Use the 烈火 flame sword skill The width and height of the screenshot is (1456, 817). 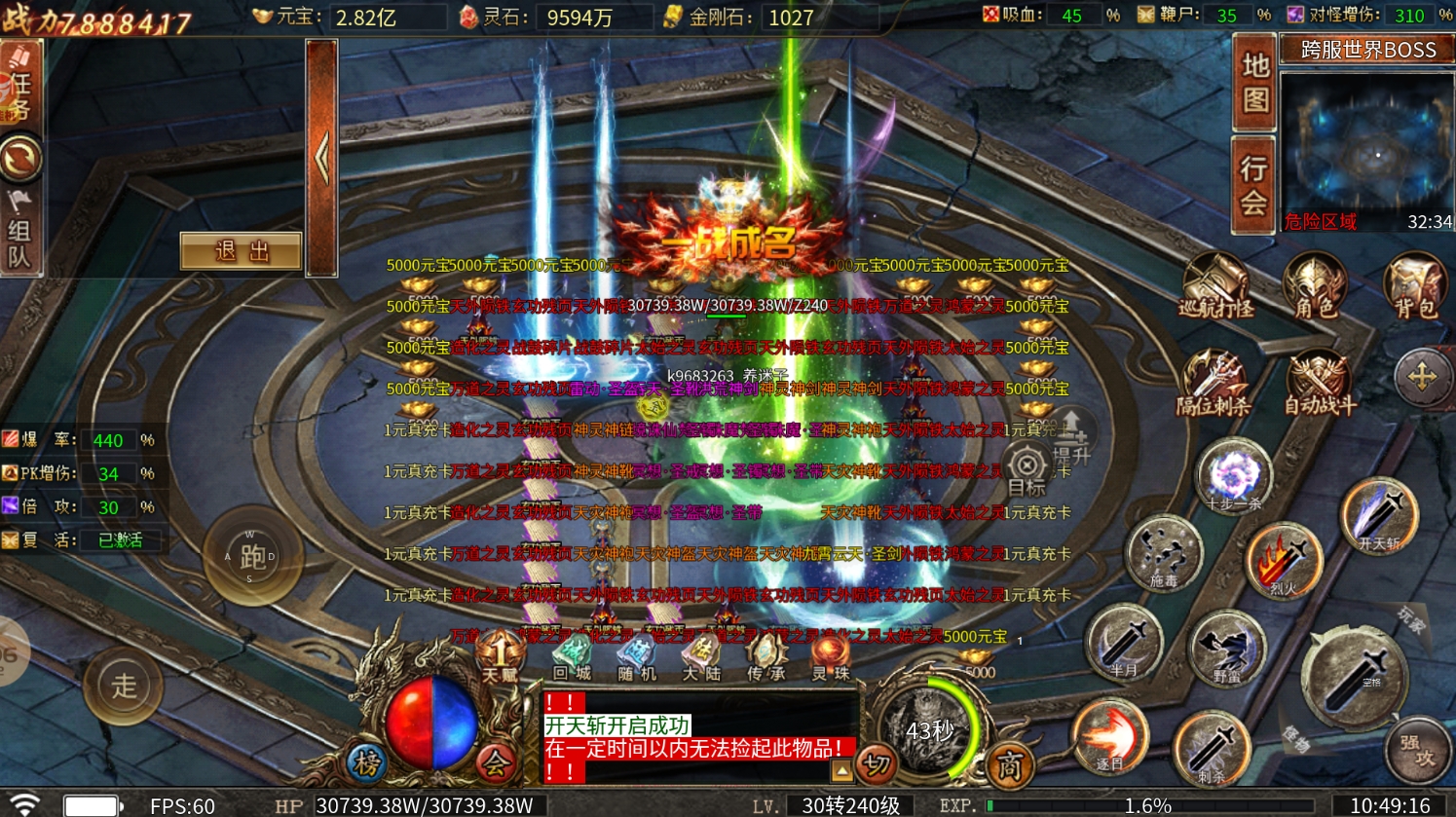[x=1283, y=562]
